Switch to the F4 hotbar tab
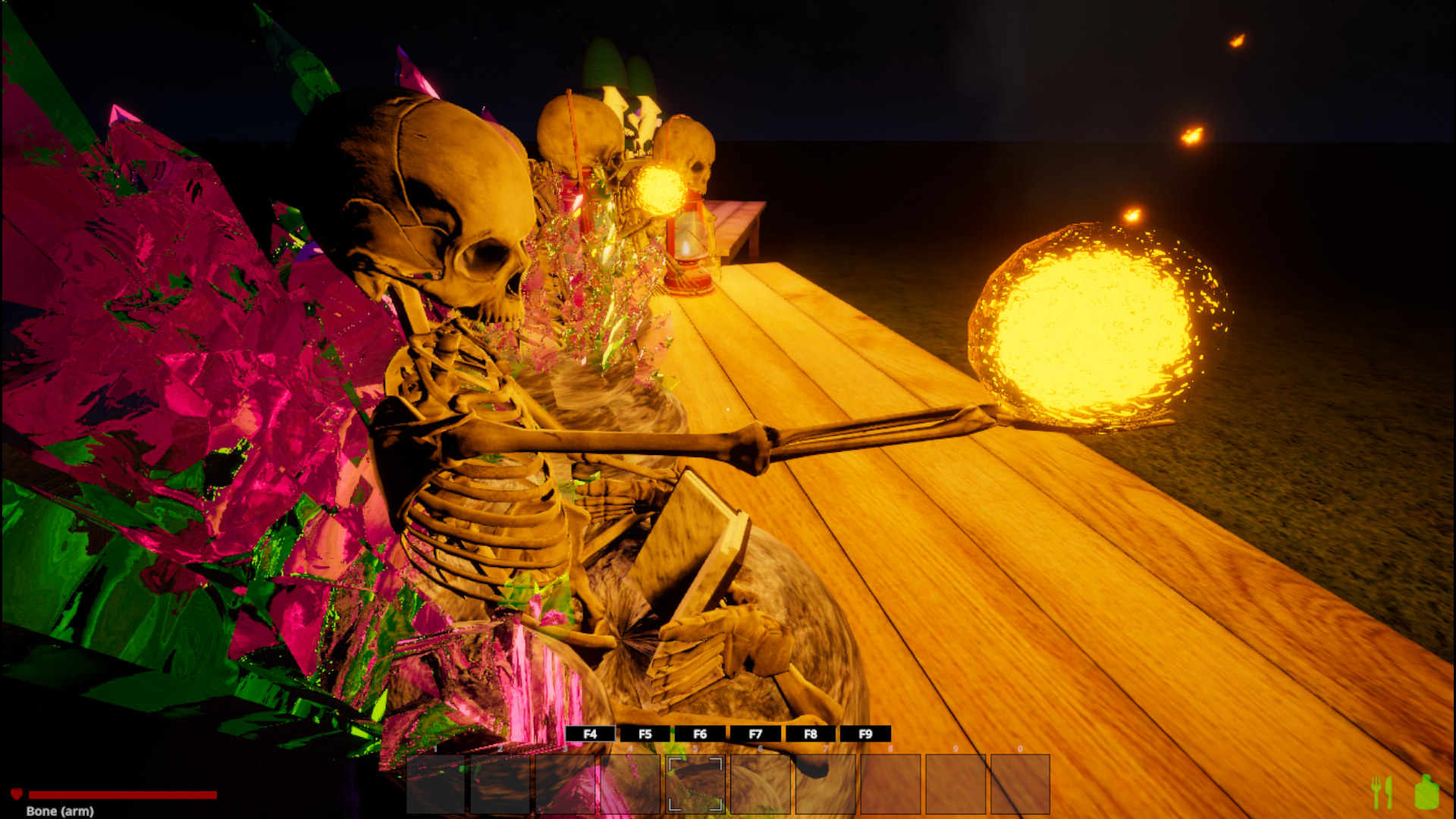 click(590, 733)
